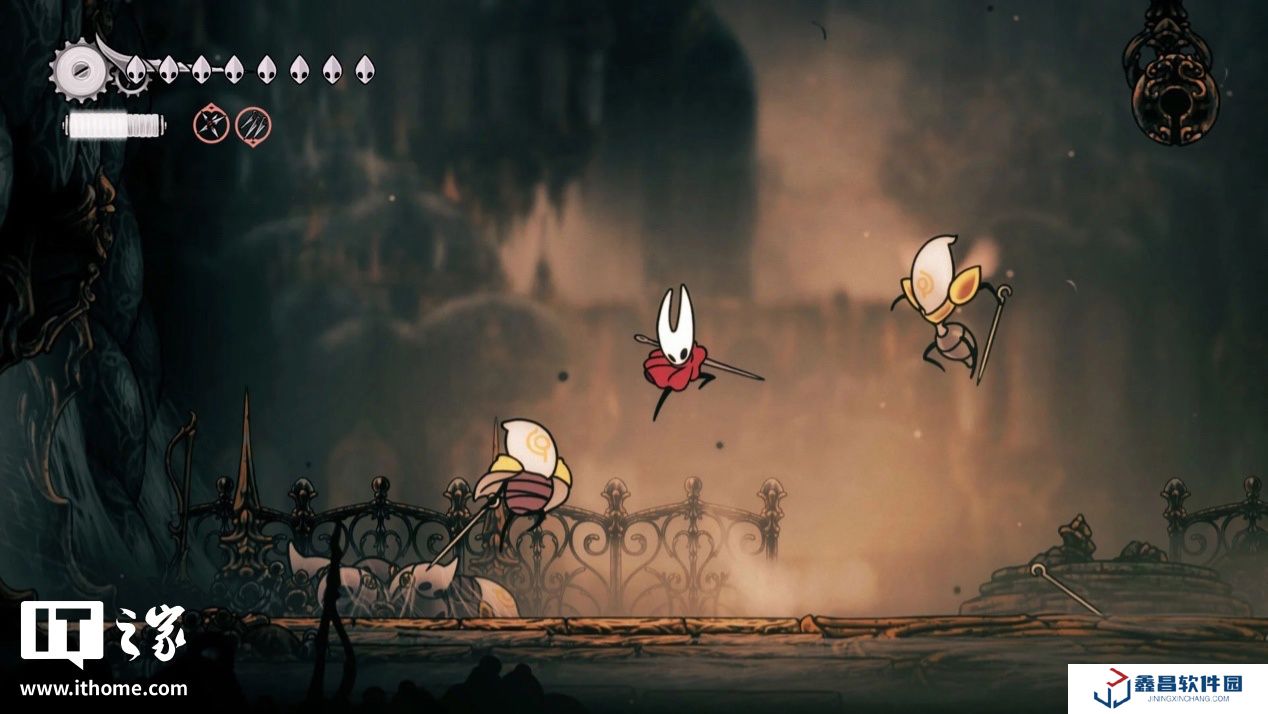Click the 鑫昌软件园 site logo
The image size is (1268, 714).
1167,689
